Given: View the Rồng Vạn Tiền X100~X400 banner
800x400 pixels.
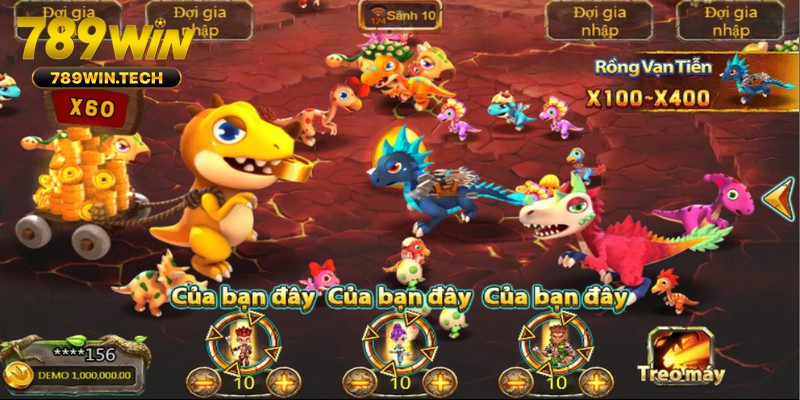Looking at the screenshot, I should click(680, 83).
